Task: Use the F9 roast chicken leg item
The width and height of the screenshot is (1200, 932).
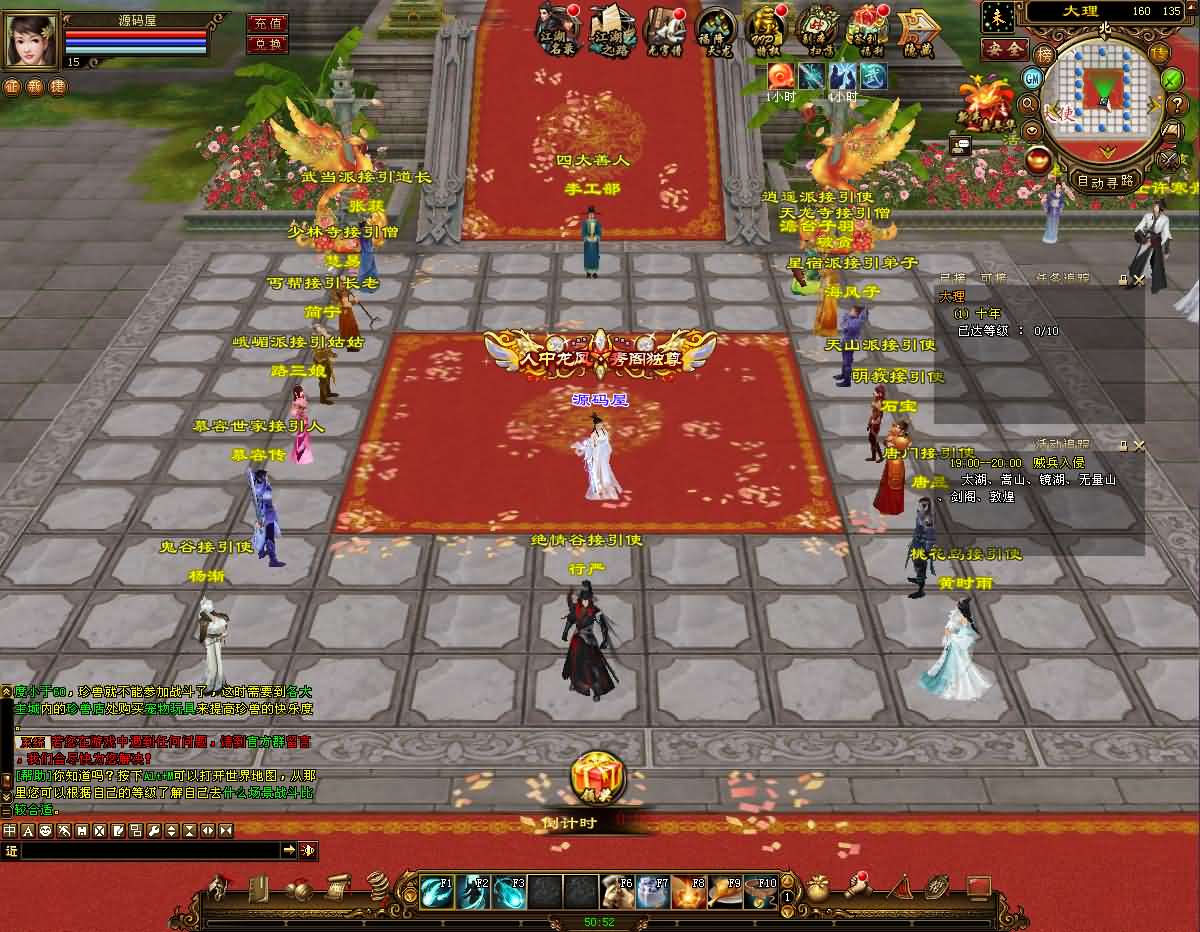Action: point(725,892)
